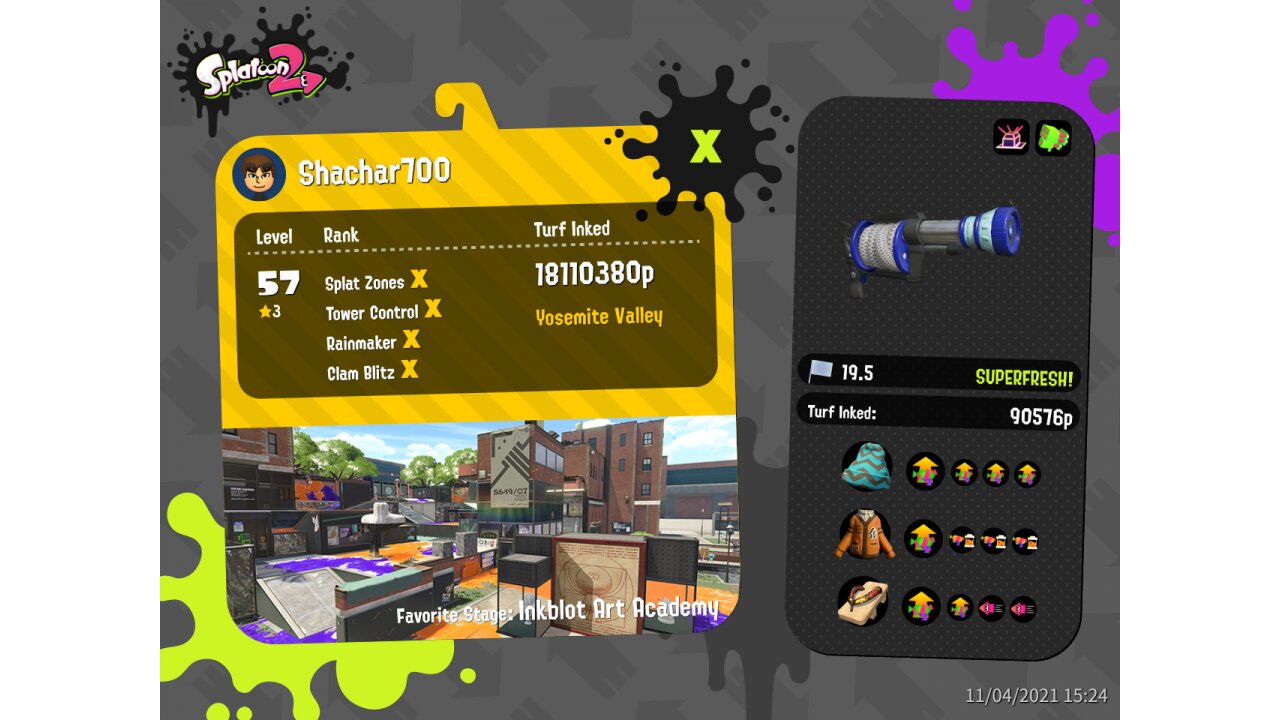The image size is (1280, 720).
Task: Select the green Tenta Missiles special icon
Action: pyautogui.click(x=1053, y=137)
